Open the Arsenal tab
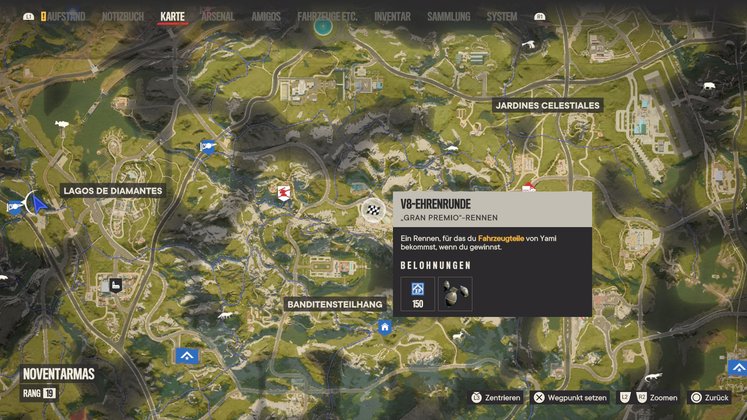 [x=218, y=16]
